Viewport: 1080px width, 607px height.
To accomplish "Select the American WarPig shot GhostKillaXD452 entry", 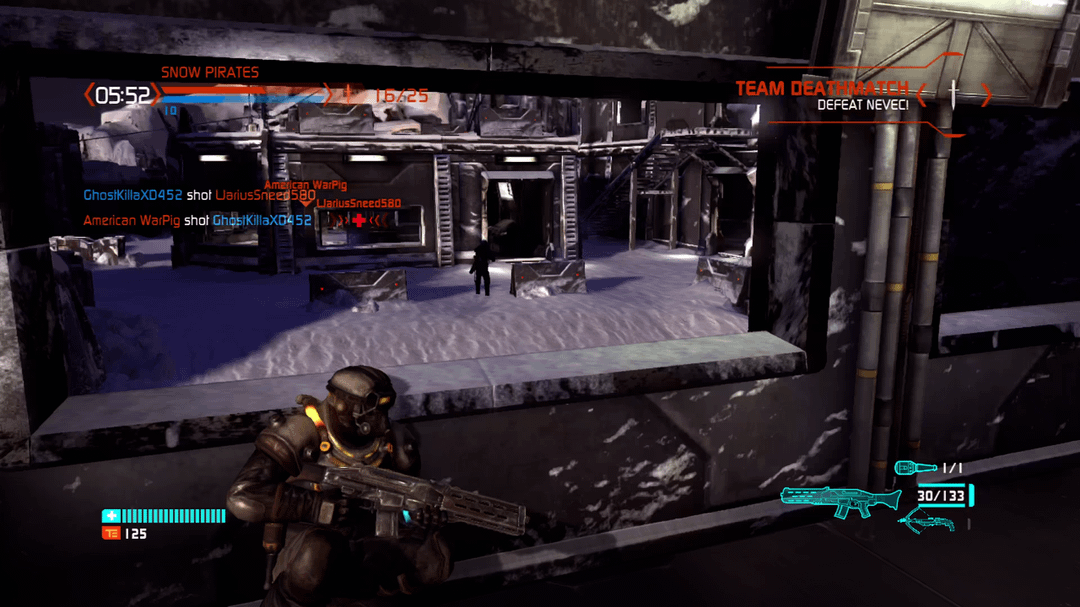I will pos(197,220).
